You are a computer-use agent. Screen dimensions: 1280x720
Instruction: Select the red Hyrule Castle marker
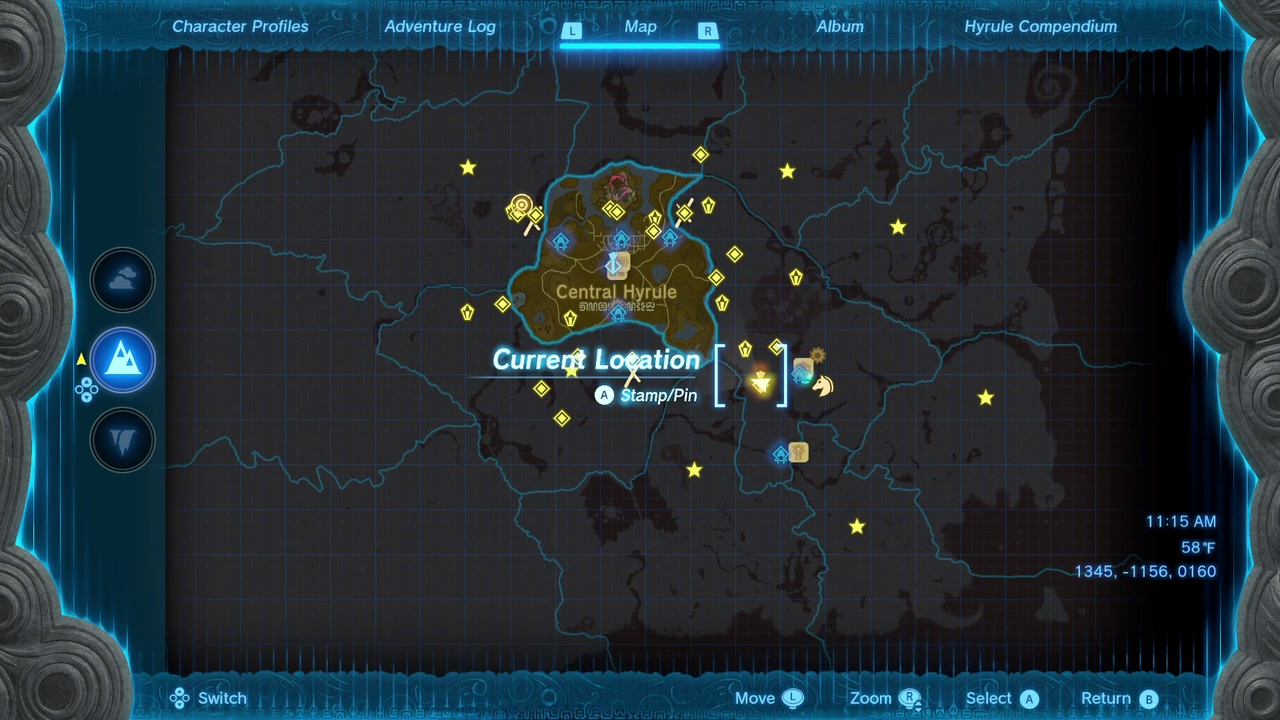620,184
